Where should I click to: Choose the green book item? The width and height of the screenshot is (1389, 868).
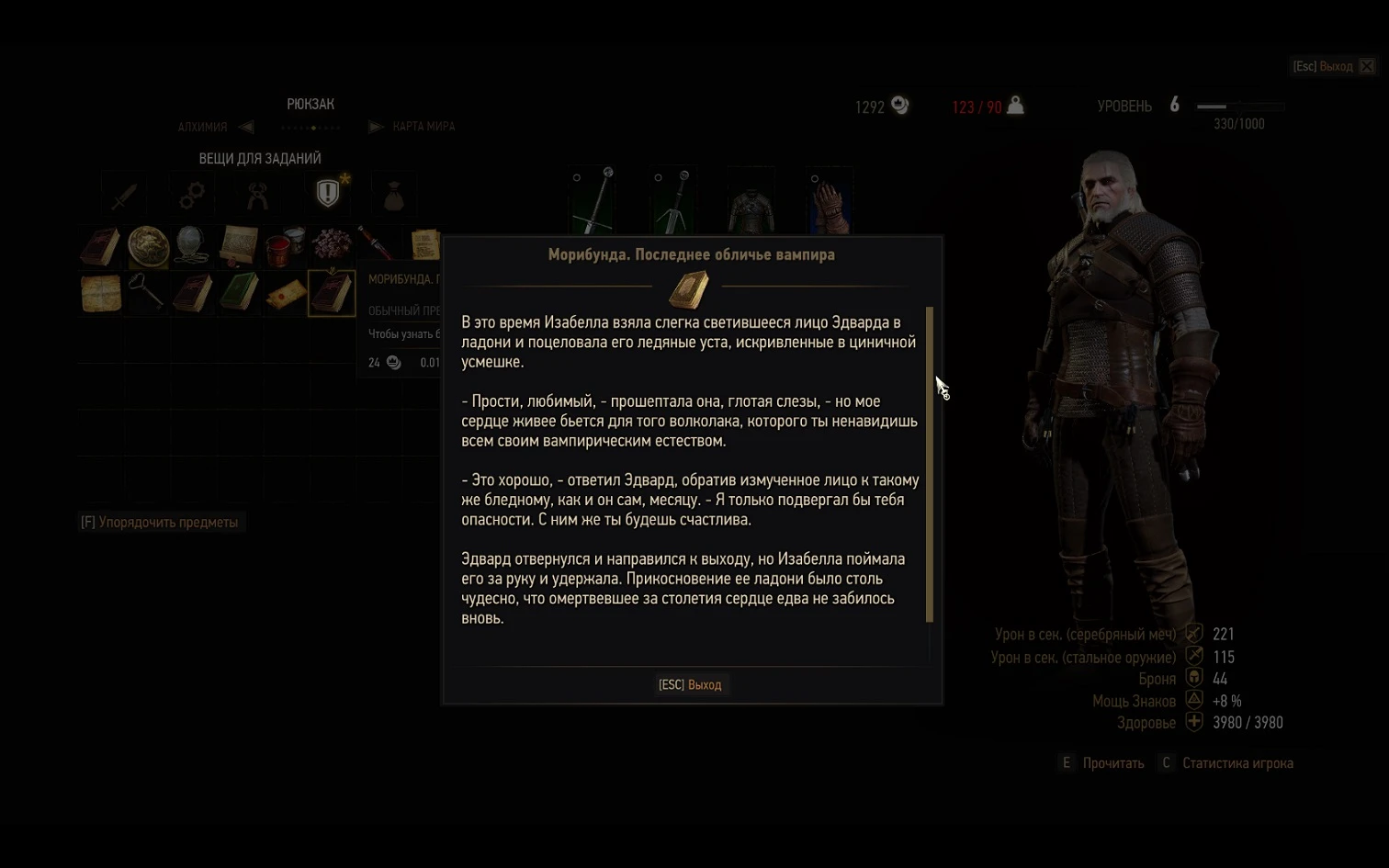[239, 293]
